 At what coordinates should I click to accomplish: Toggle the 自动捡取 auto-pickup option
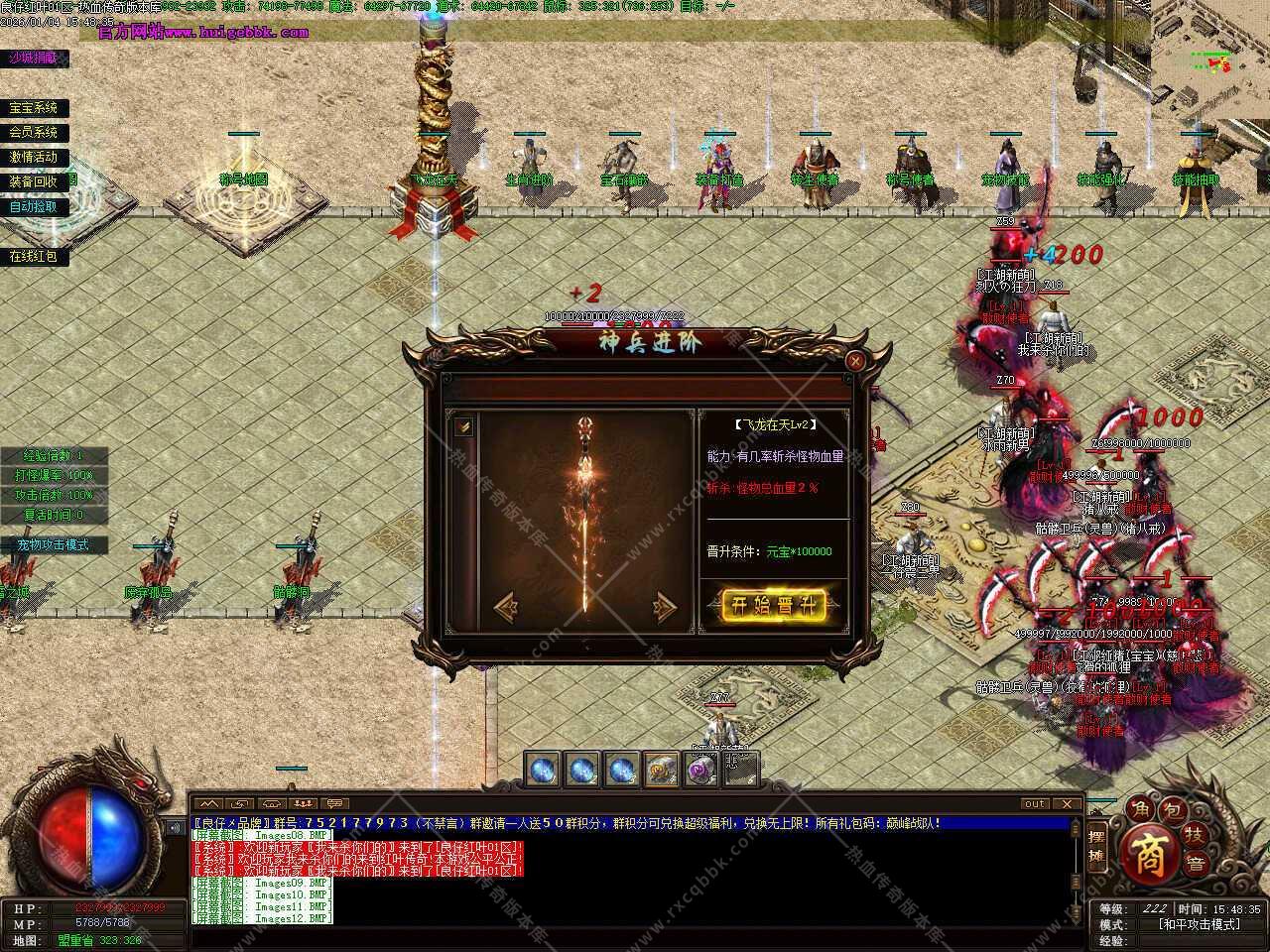point(35,207)
